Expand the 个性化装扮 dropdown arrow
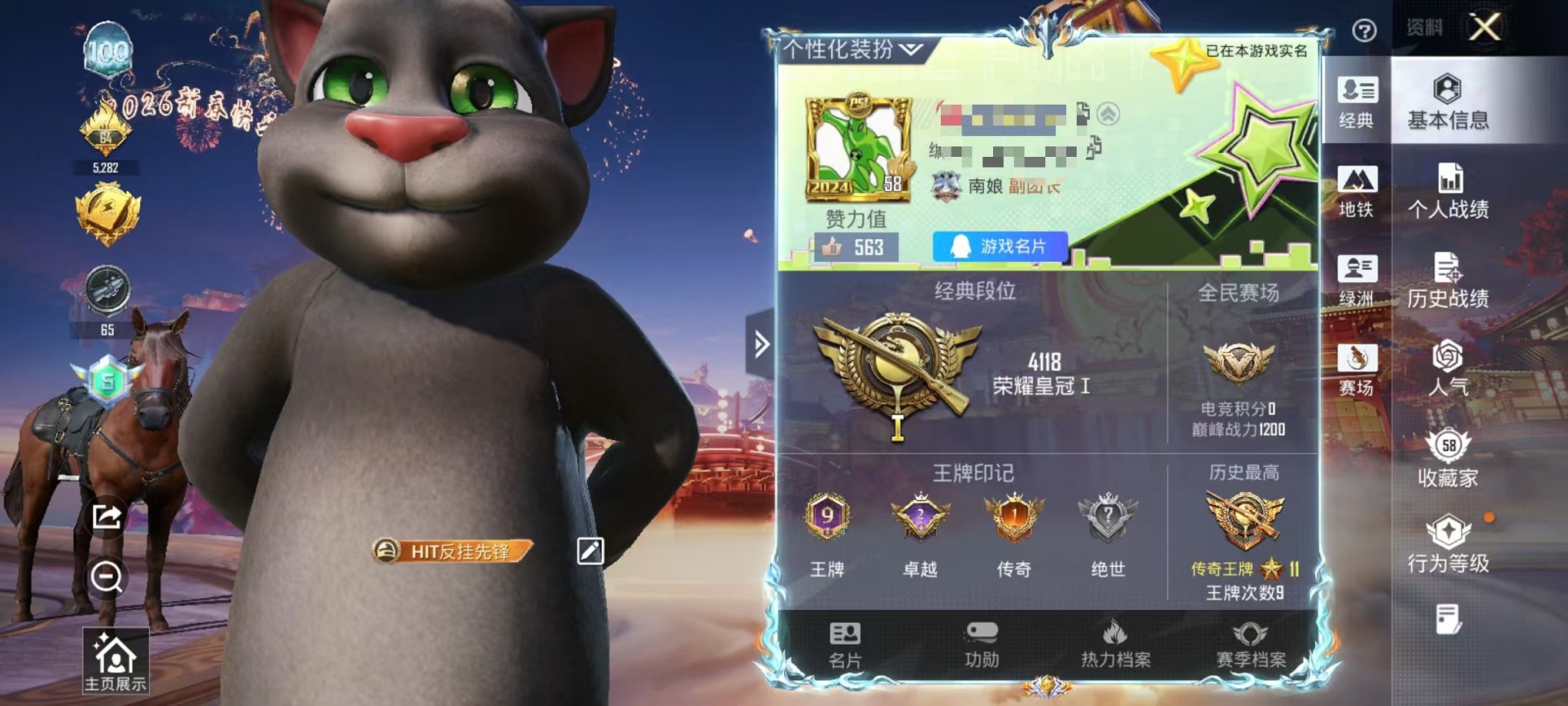Viewport: 1568px width, 706px height. click(910, 48)
